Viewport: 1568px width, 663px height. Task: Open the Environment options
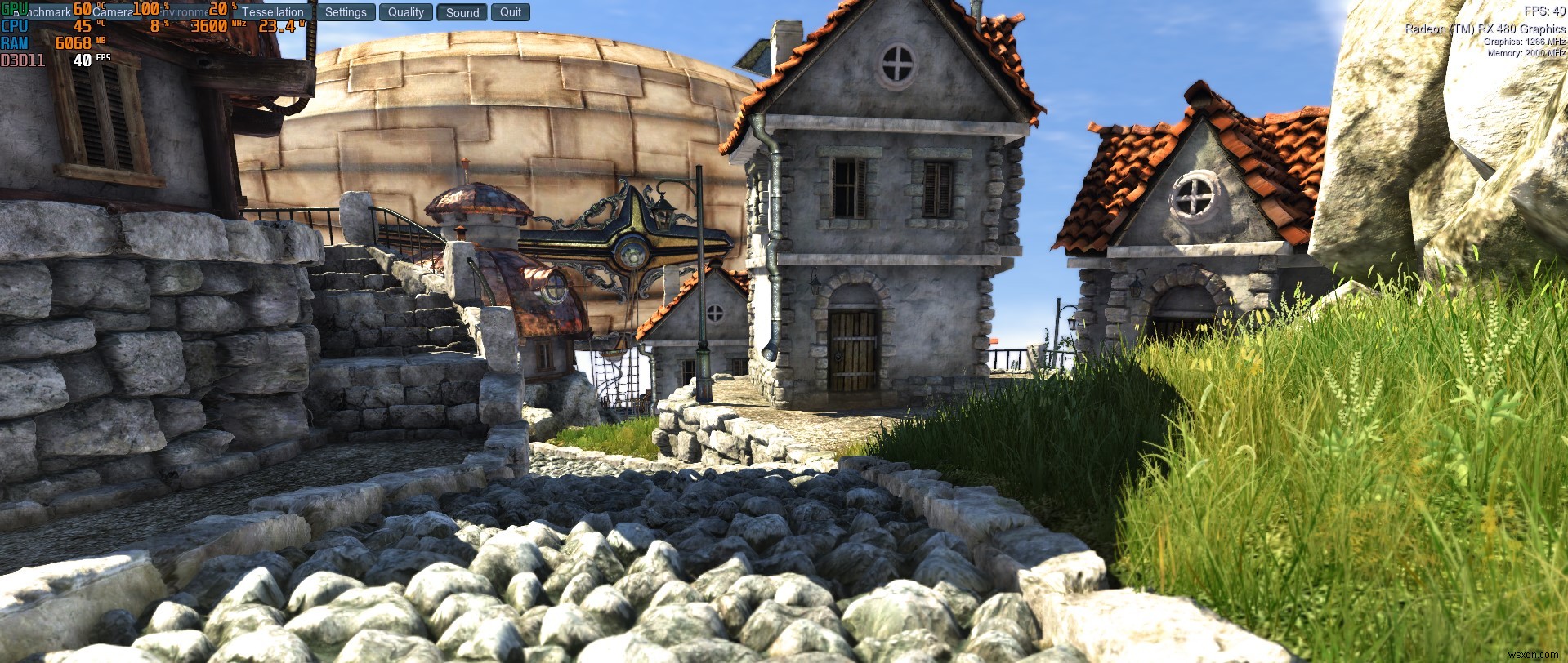(x=184, y=12)
